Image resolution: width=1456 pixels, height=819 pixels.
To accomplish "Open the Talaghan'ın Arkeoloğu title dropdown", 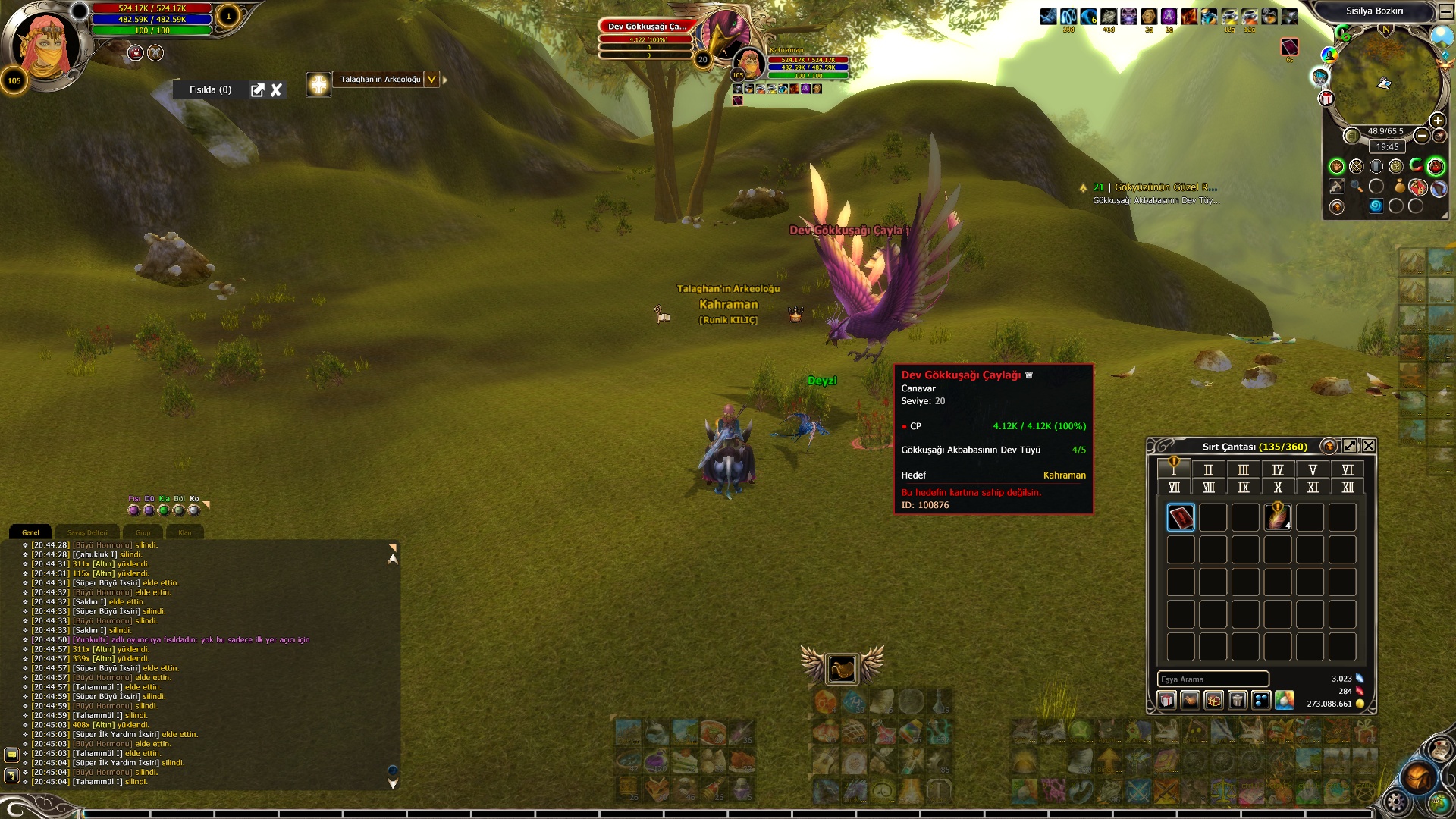I will [x=431, y=80].
